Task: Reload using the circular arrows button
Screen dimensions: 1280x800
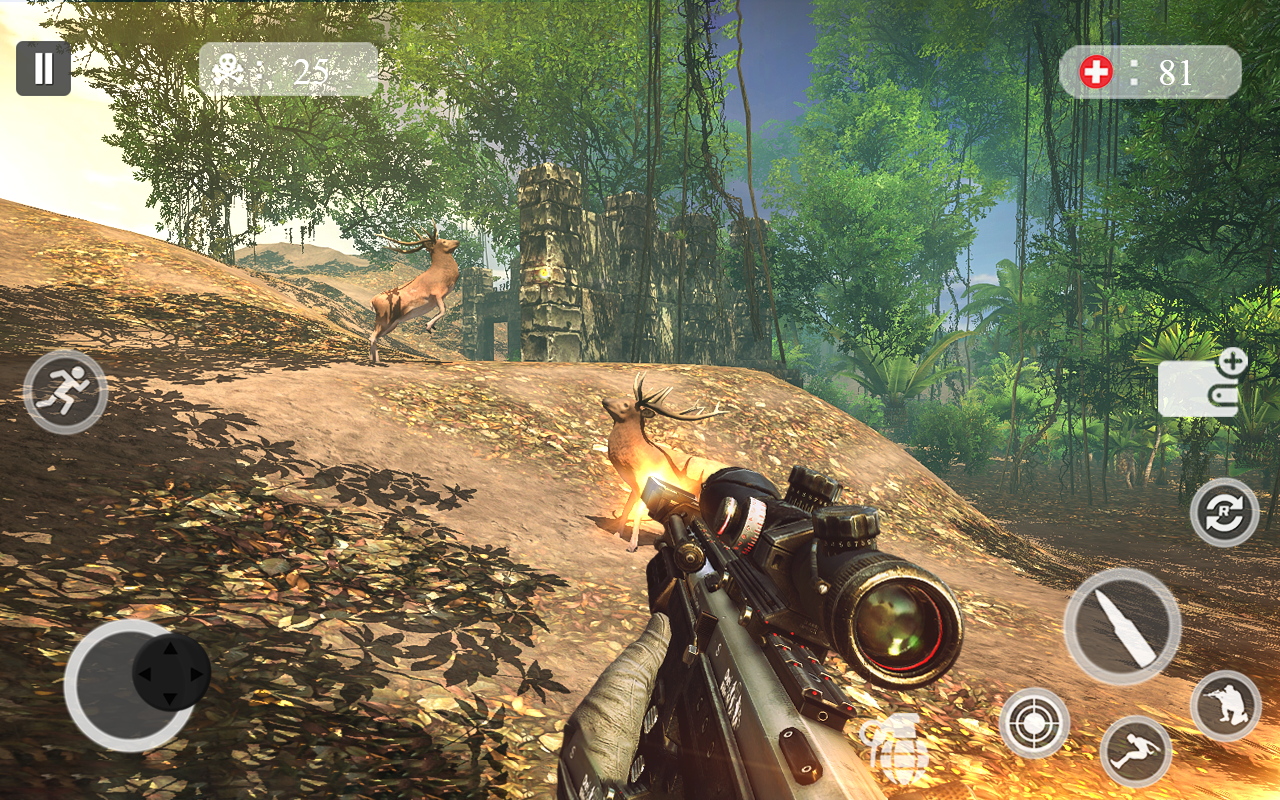Action: point(1224,512)
